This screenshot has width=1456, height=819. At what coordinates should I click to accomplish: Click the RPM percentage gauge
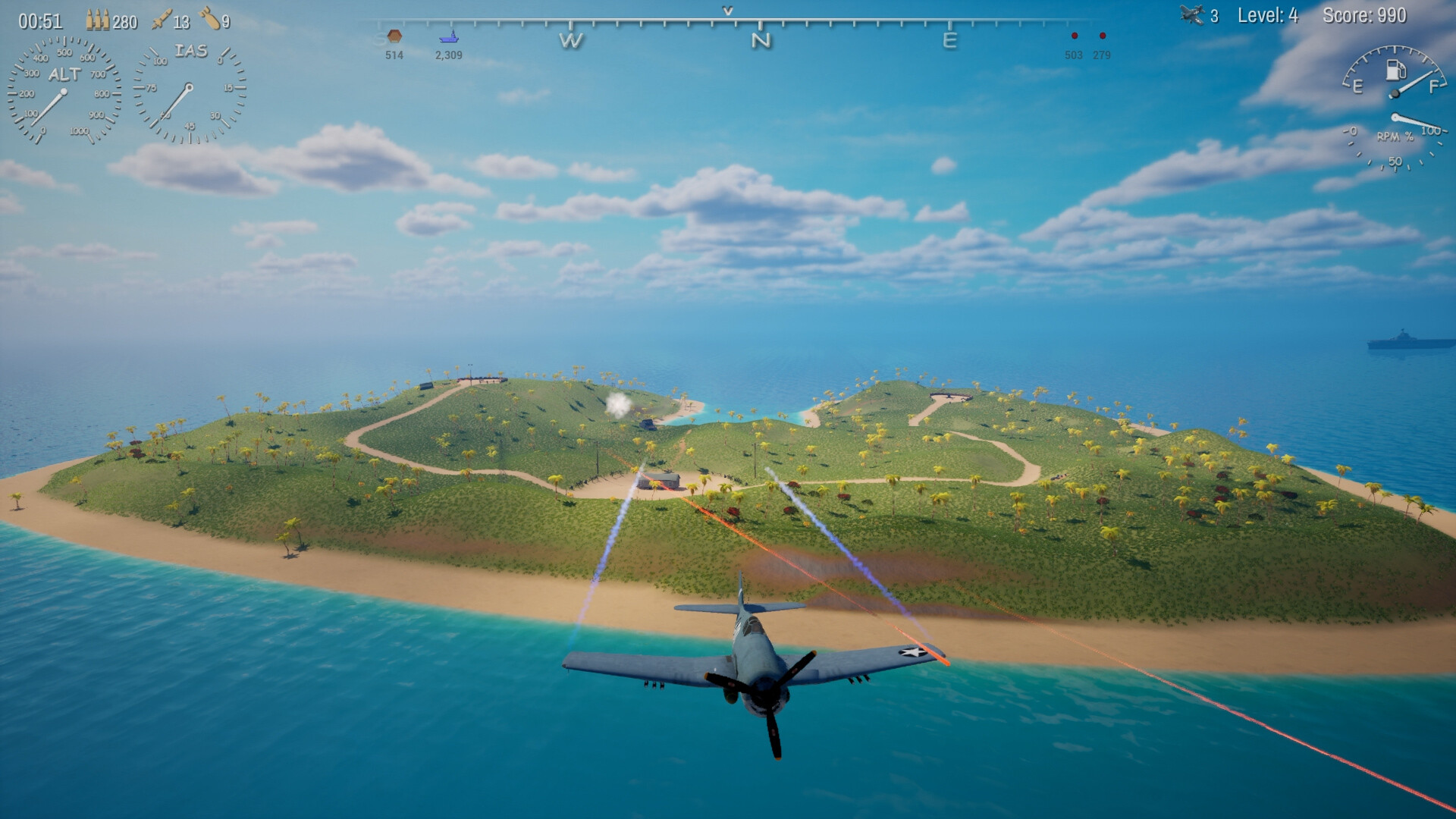click(x=1397, y=136)
